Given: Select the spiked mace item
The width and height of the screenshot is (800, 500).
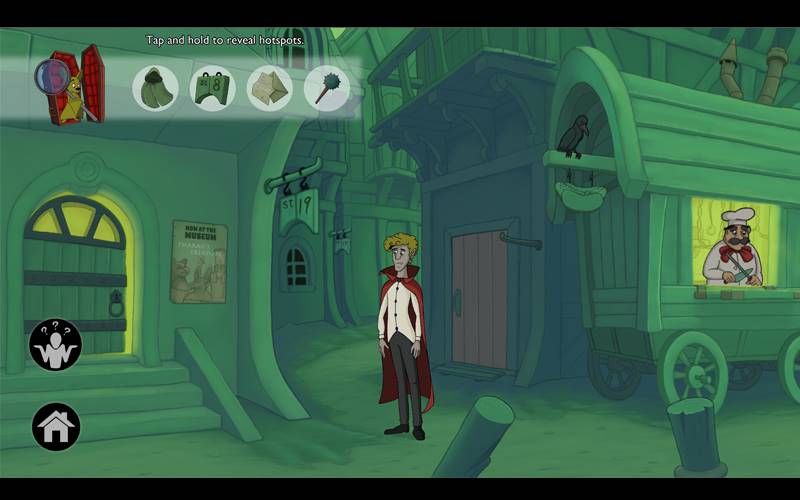Looking at the screenshot, I should pyautogui.click(x=326, y=88).
